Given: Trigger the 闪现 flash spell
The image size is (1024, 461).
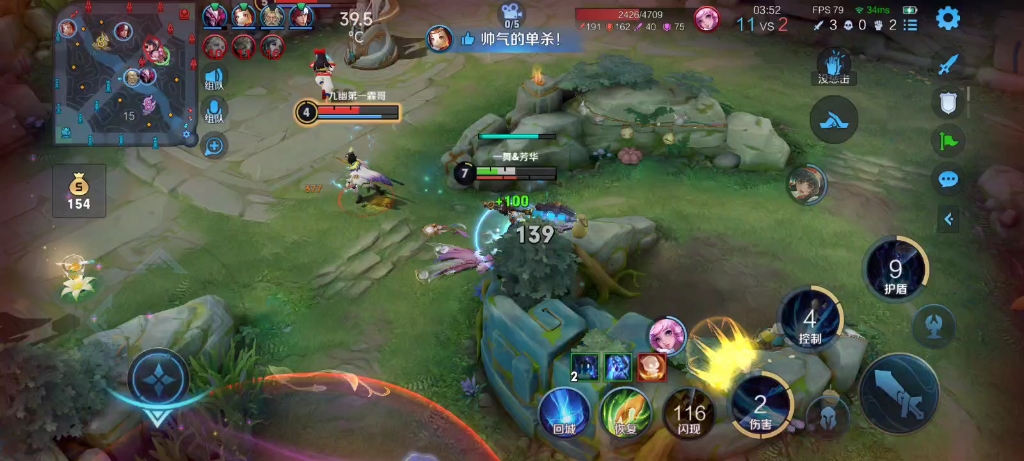Looking at the screenshot, I should [689, 413].
